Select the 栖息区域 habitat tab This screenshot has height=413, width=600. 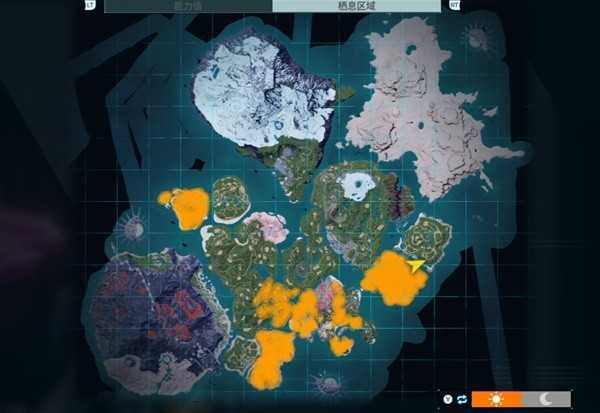tap(356, 5)
